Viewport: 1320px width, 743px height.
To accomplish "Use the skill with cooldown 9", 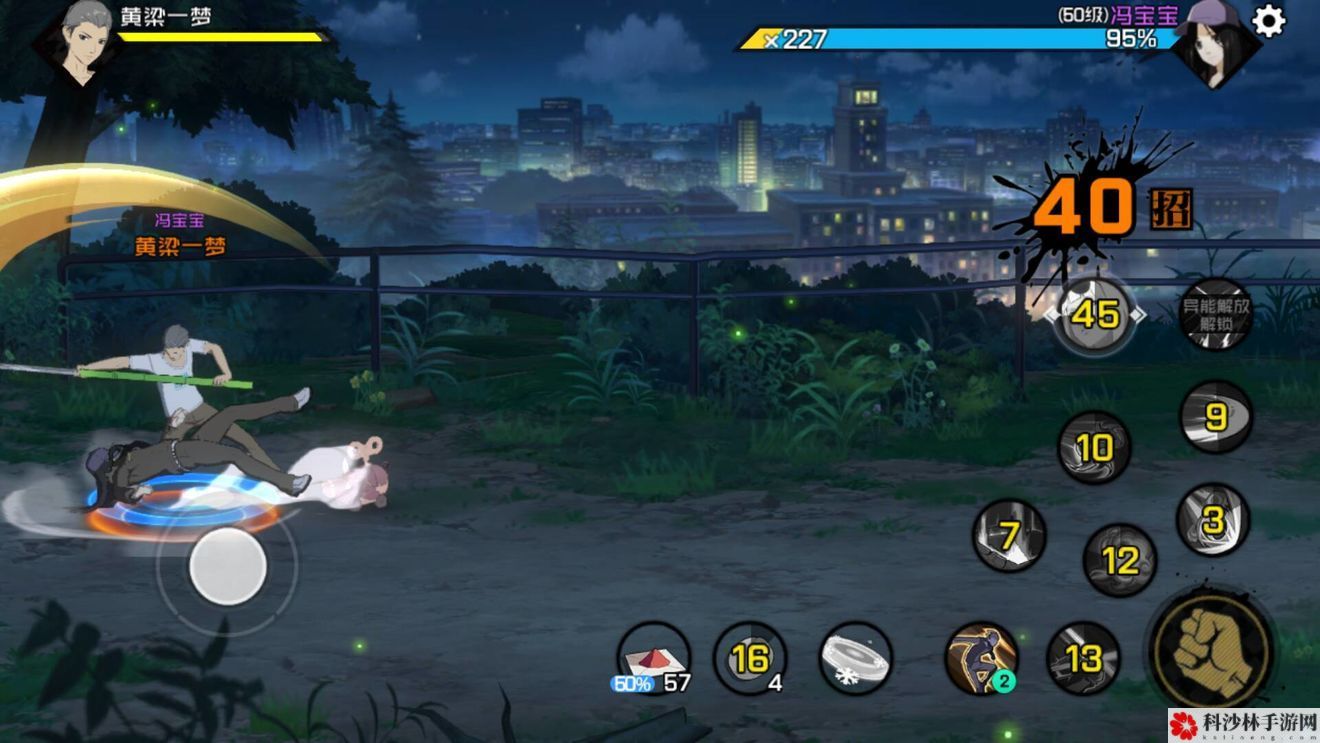I will (1216, 417).
